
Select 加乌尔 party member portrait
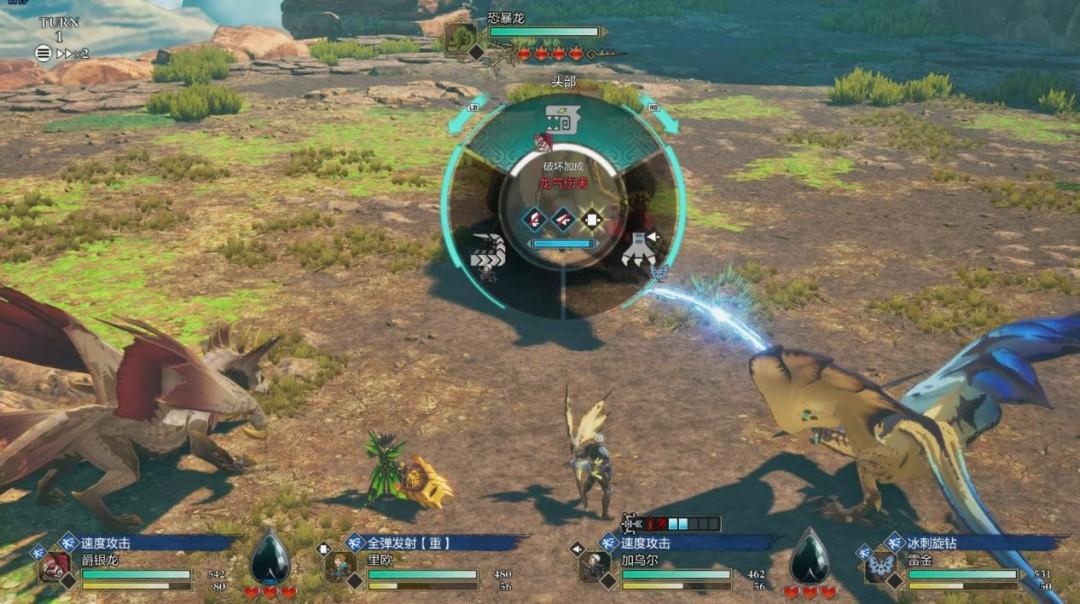point(595,566)
